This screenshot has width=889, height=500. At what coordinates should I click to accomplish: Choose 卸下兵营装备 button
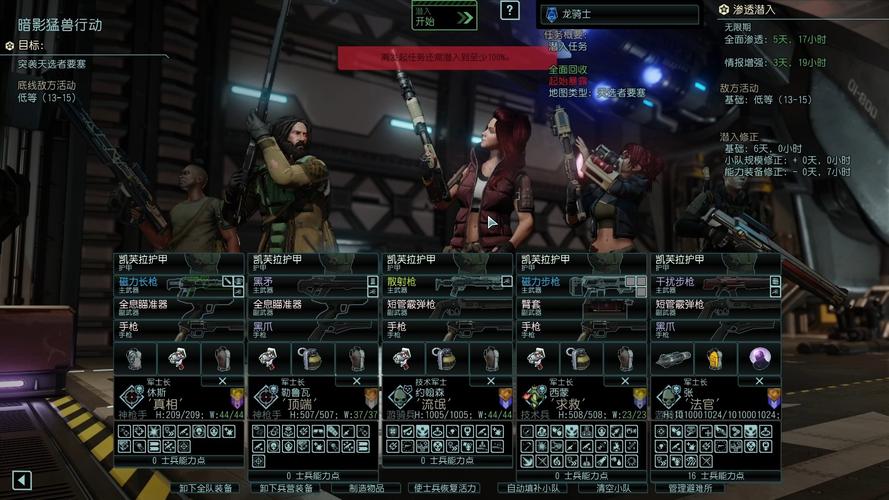coord(286,489)
